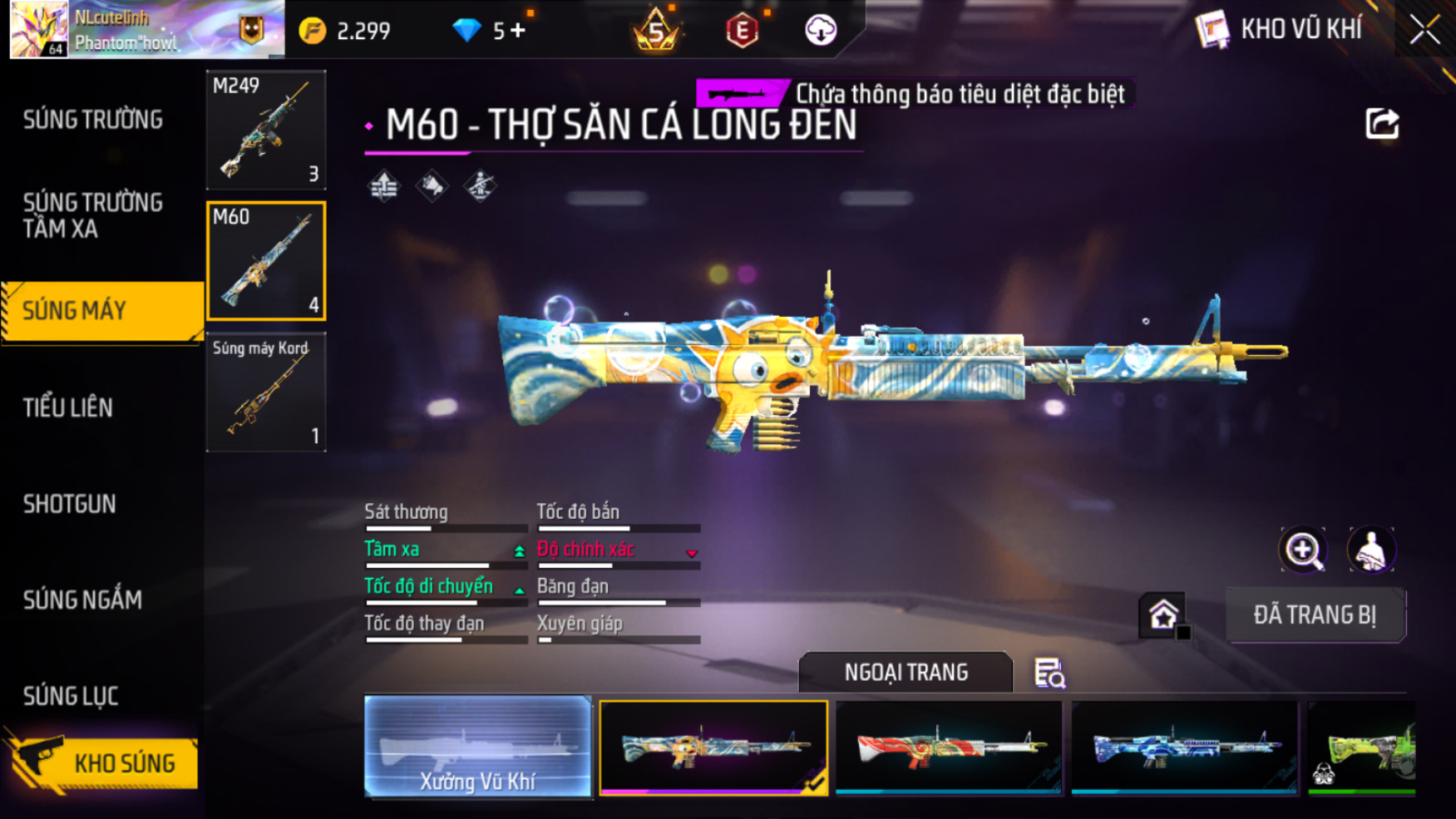This screenshot has height=819, width=1456.
Task: Pick the dark blue M60 skin thumbnail
Action: (1184, 747)
